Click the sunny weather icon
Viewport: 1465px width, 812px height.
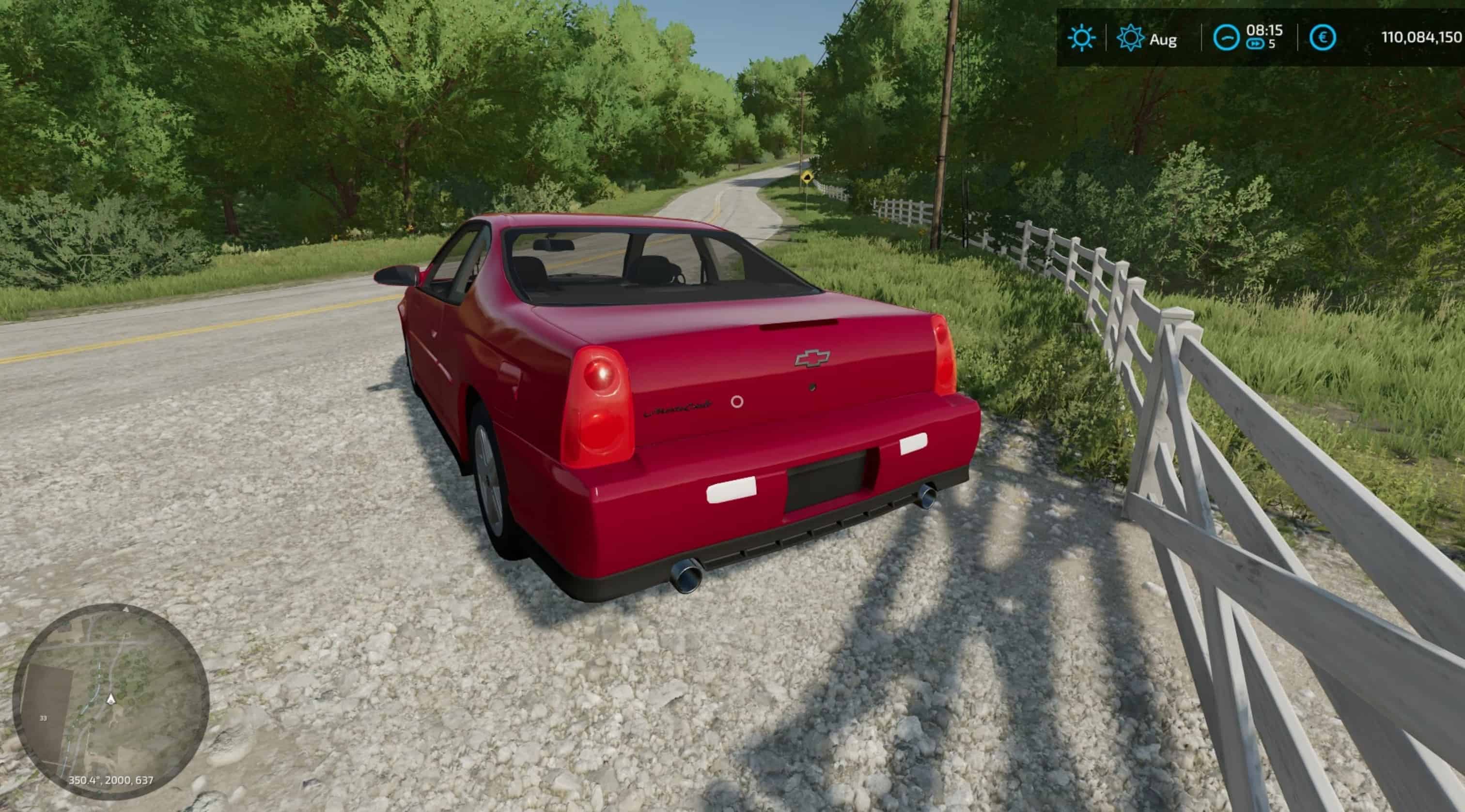(1081, 39)
